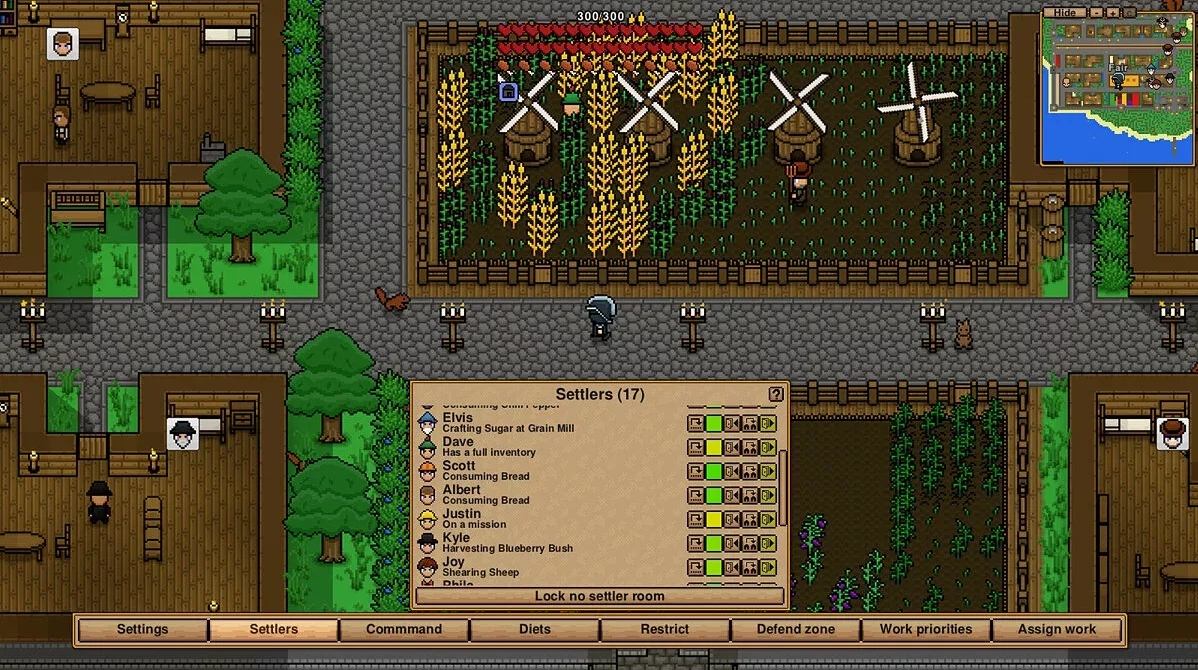Hide the minimap with the Hide button
Image resolution: width=1198 pixels, height=670 pixels.
1066,12
